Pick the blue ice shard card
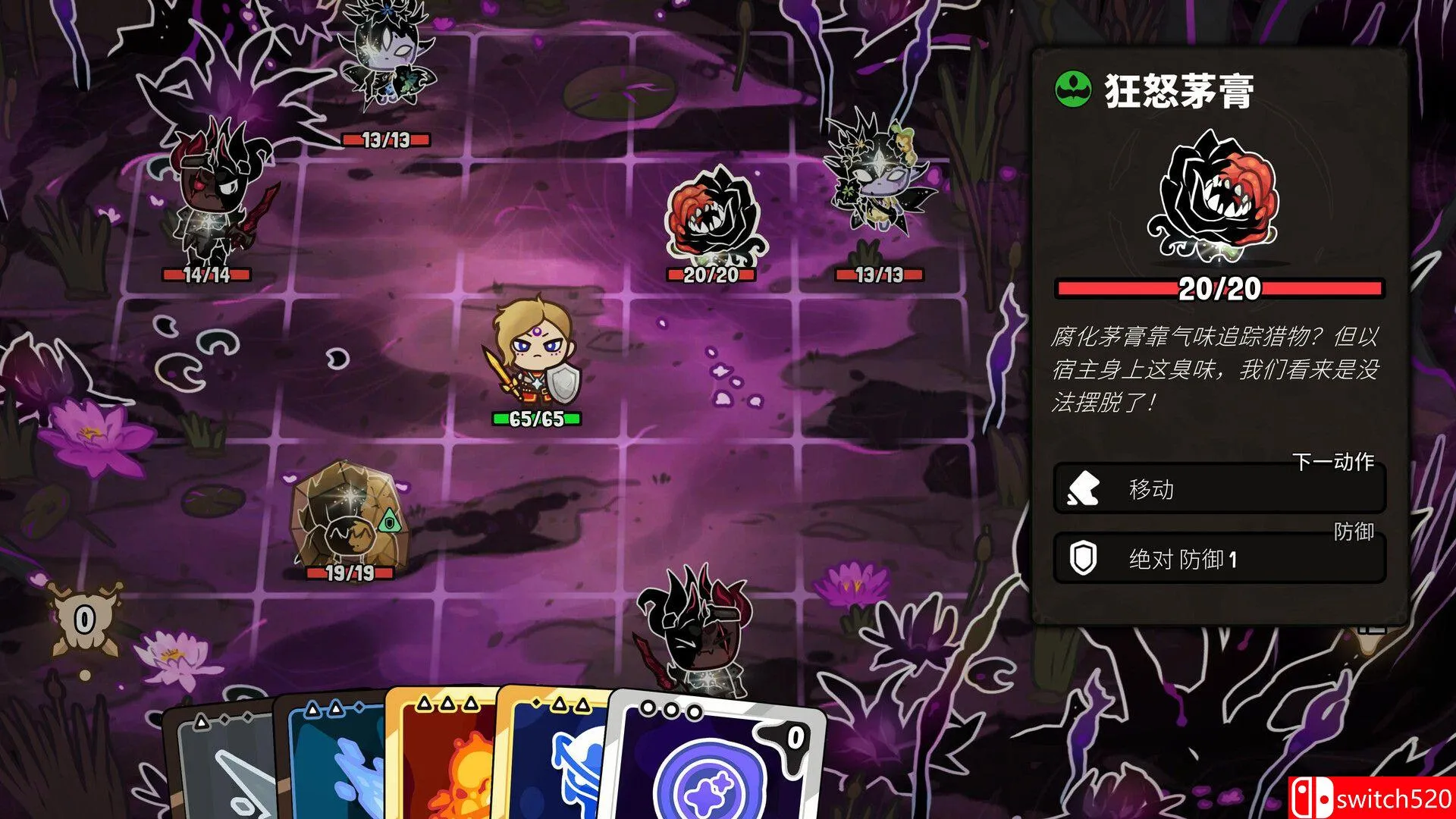The width and height of the screenshot is (1456, 819). coord(334,766)
